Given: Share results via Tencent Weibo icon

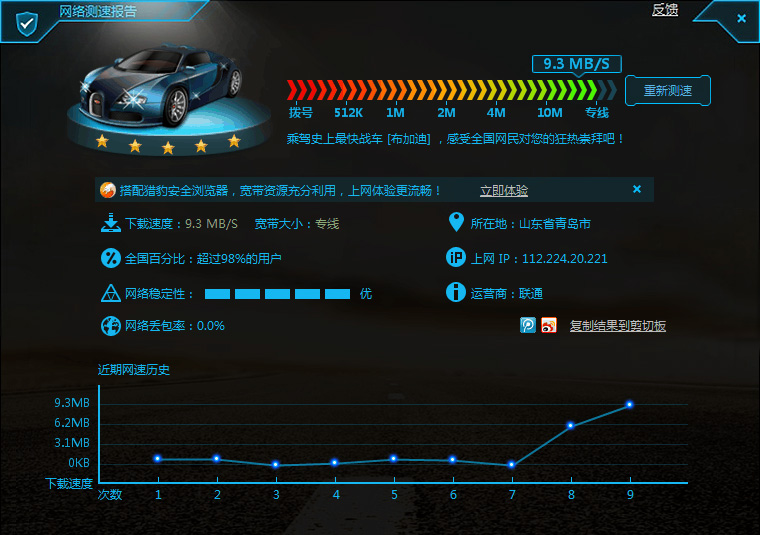Looking at the screenshot, I should pyautogui.click(x=528, y=325).
